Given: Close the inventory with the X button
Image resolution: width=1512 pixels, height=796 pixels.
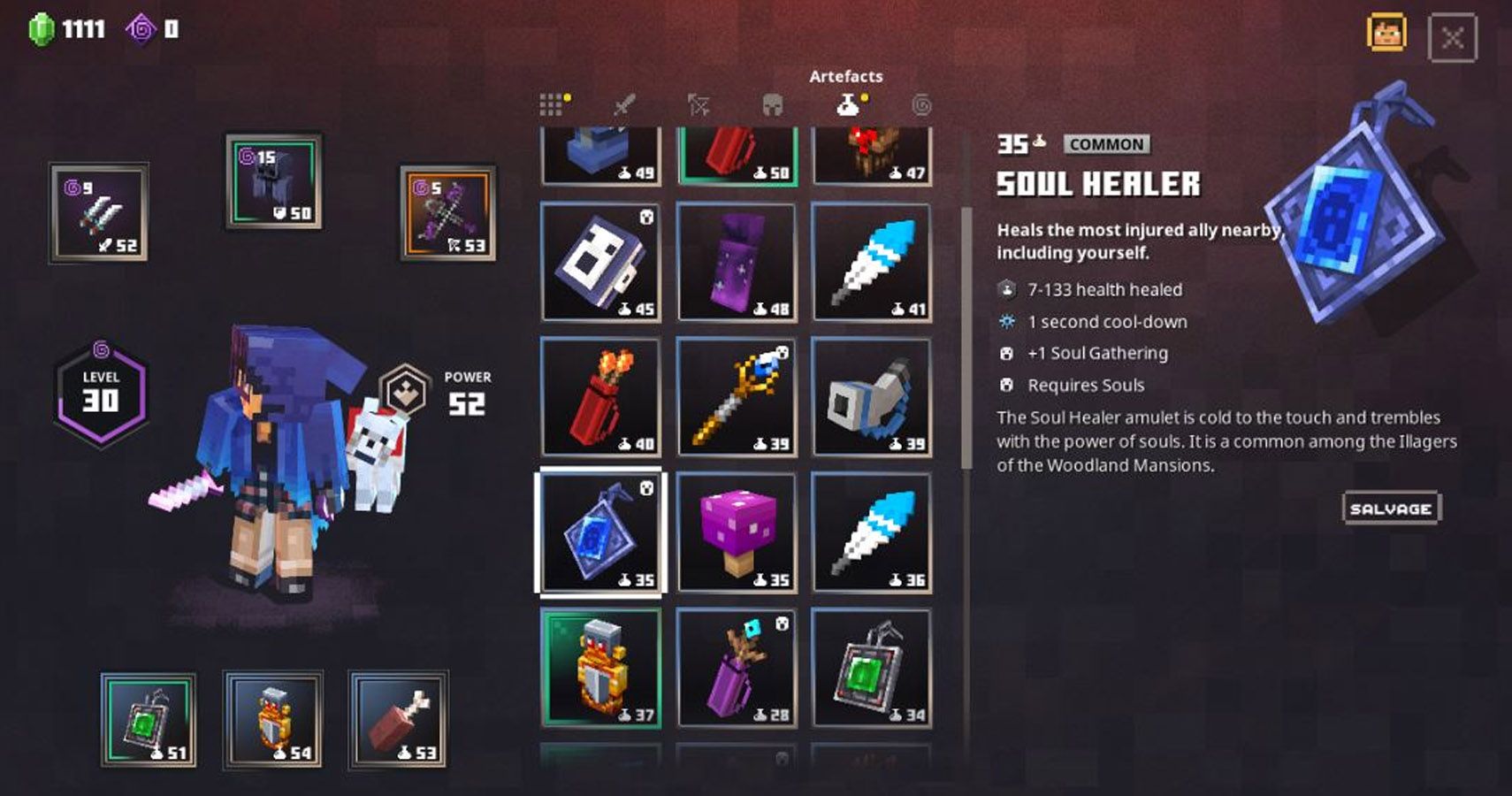Looking at the screenshot, I should 1452,38.
